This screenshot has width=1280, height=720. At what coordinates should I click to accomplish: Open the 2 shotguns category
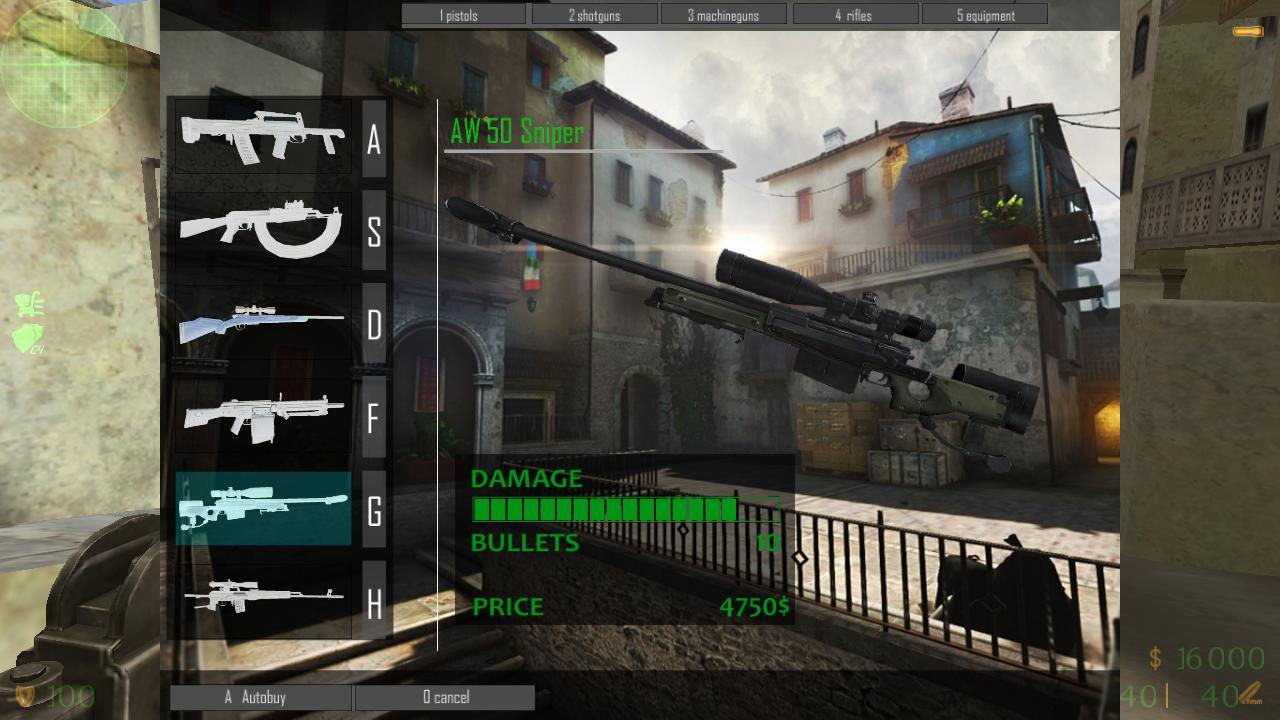(x=594, y=14)
